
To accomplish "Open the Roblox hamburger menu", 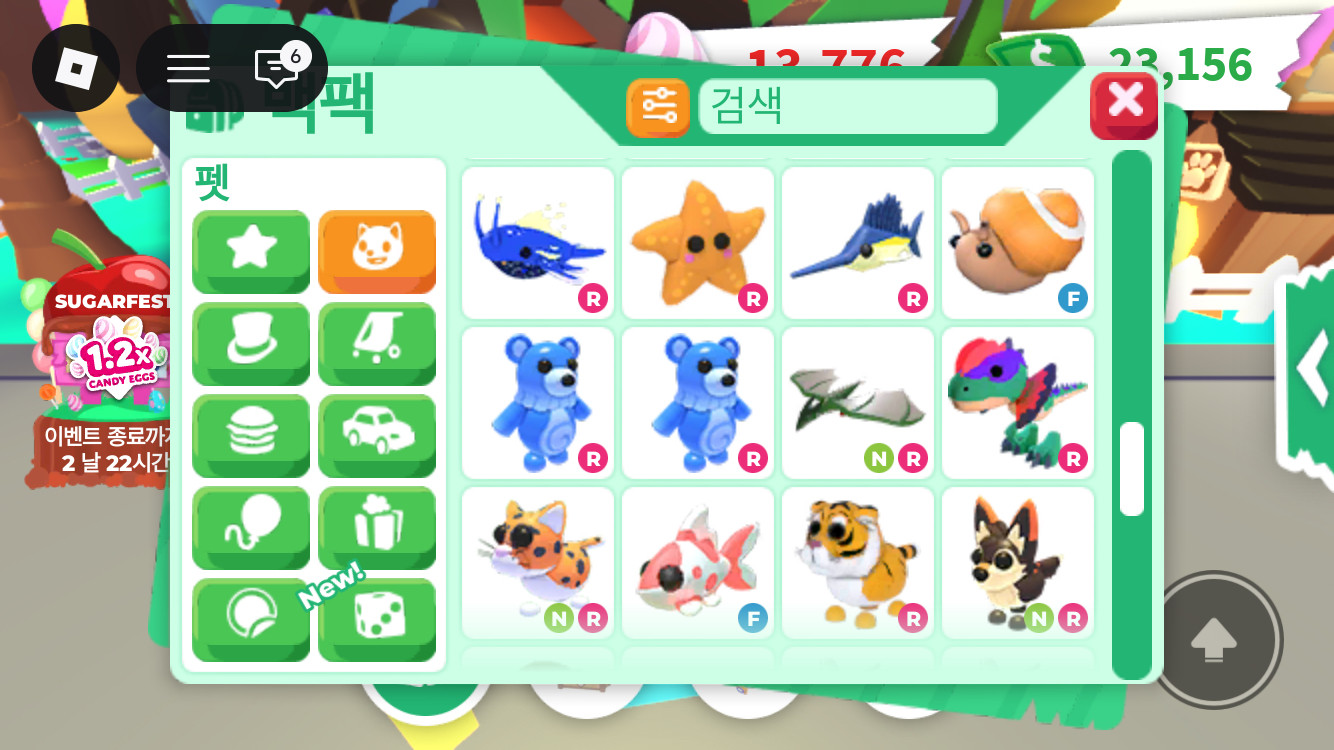I will coord(187,67).
